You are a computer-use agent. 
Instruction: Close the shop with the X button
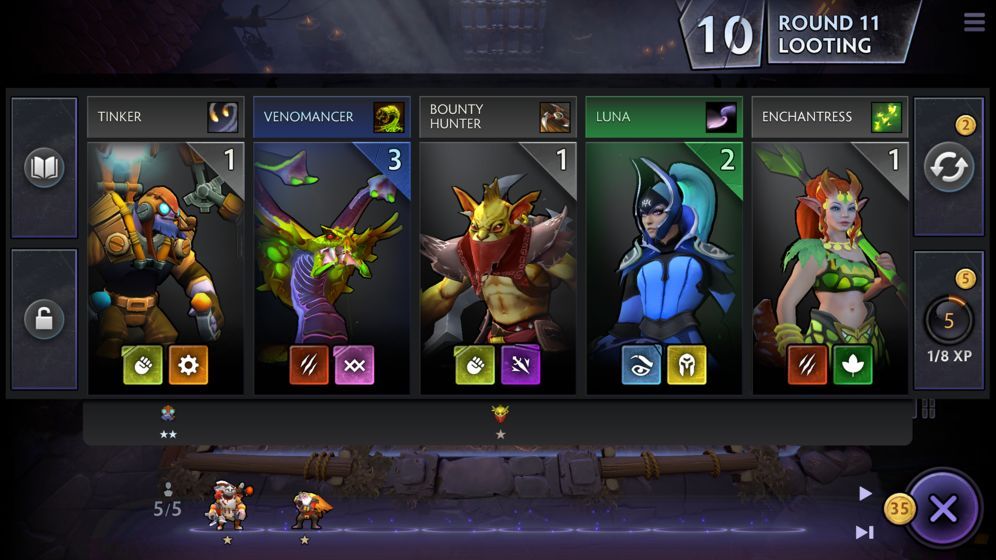(943, 510)
